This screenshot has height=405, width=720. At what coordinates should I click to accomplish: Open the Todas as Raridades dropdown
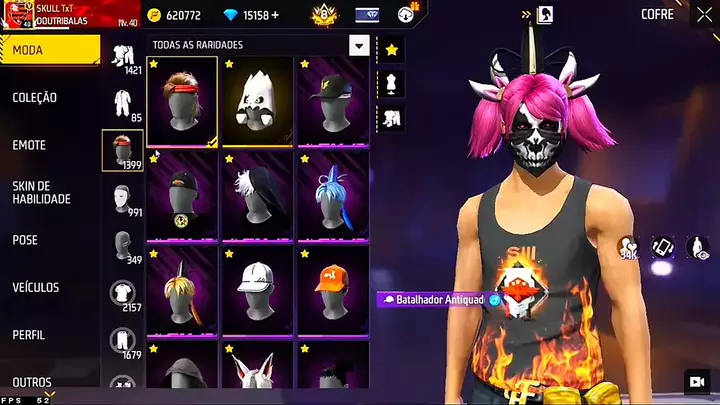359,45
